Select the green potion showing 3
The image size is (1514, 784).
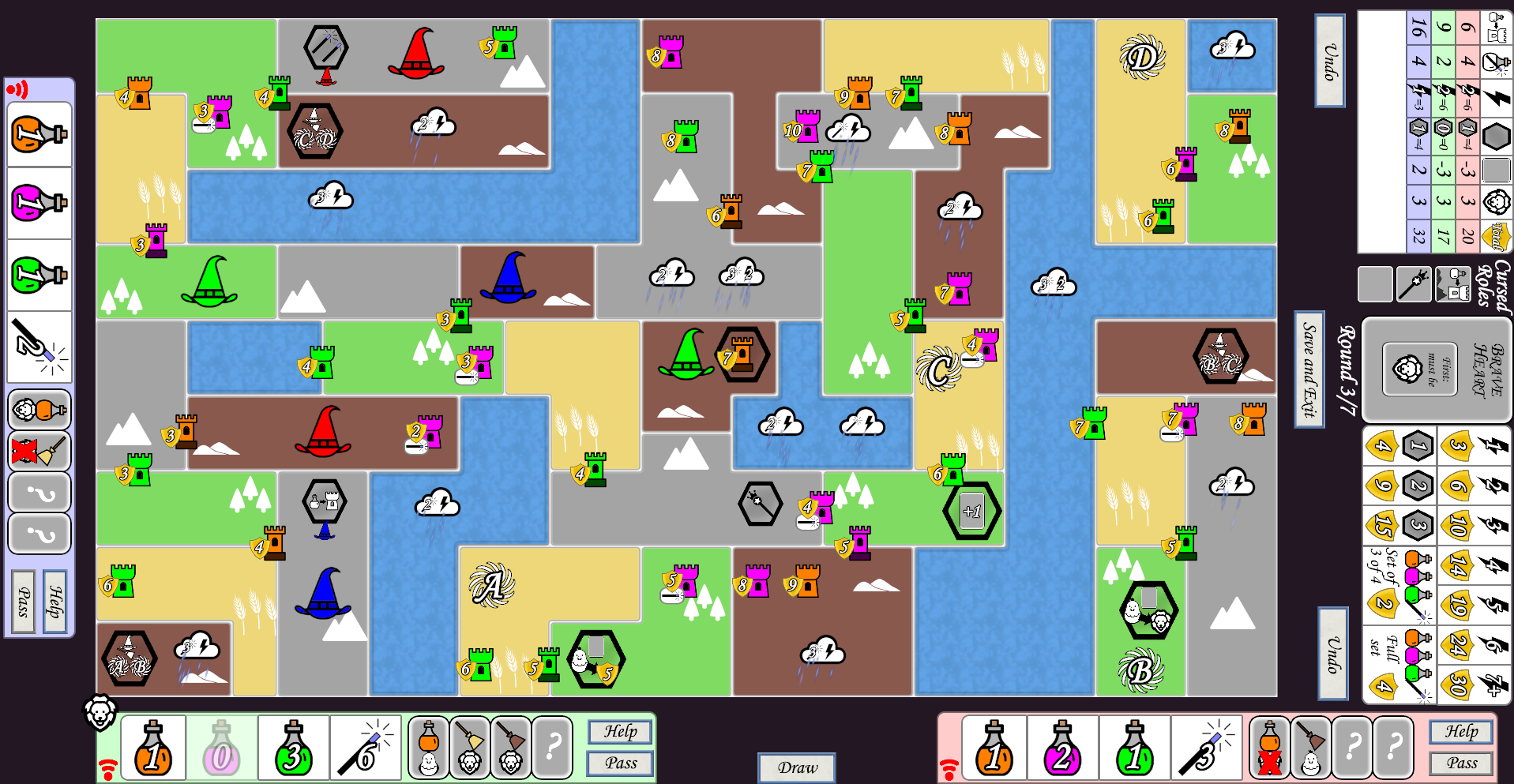pyautogui.click(x=293, y=748)
